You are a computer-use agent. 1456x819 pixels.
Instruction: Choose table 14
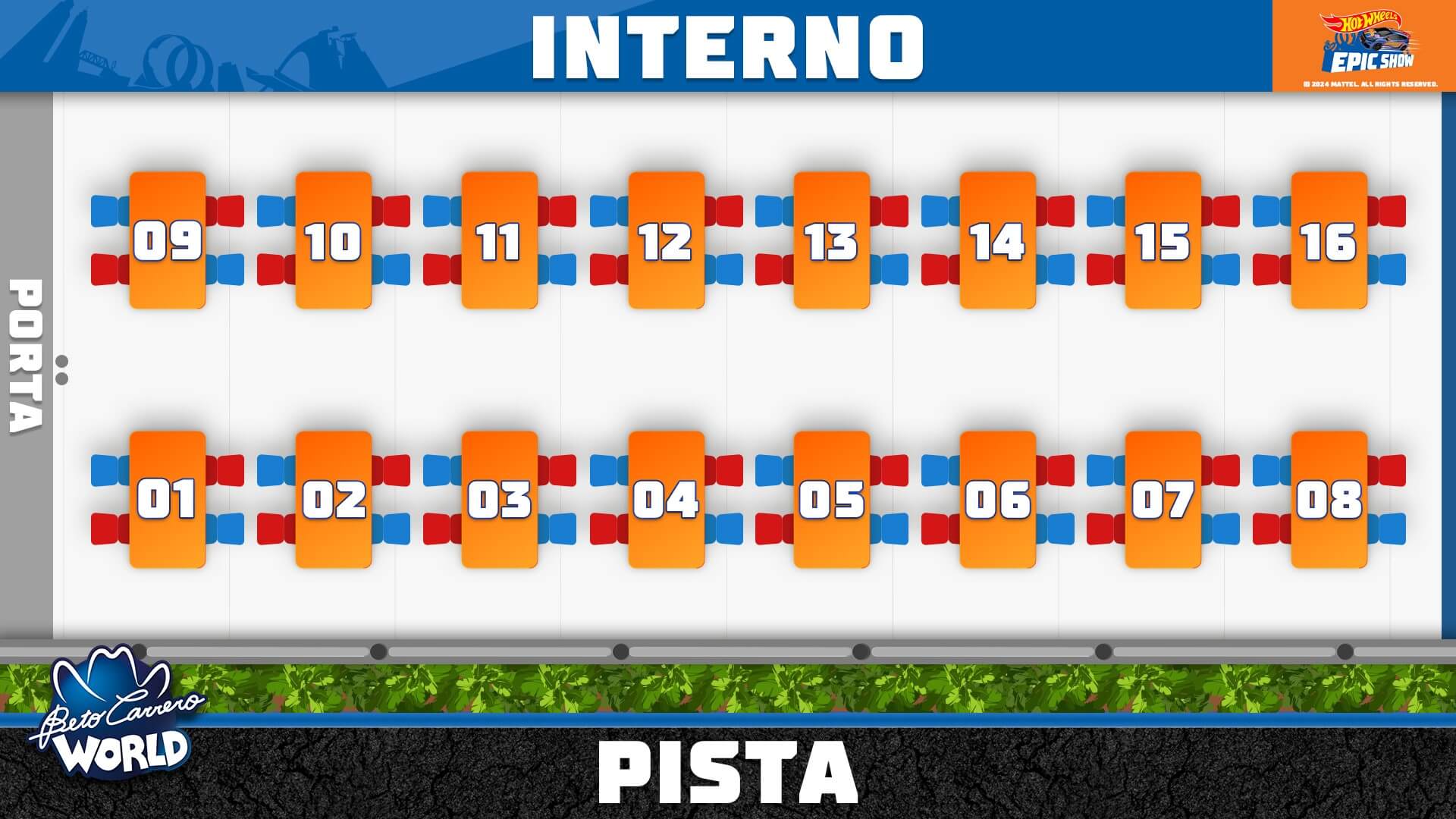[998, 240]
